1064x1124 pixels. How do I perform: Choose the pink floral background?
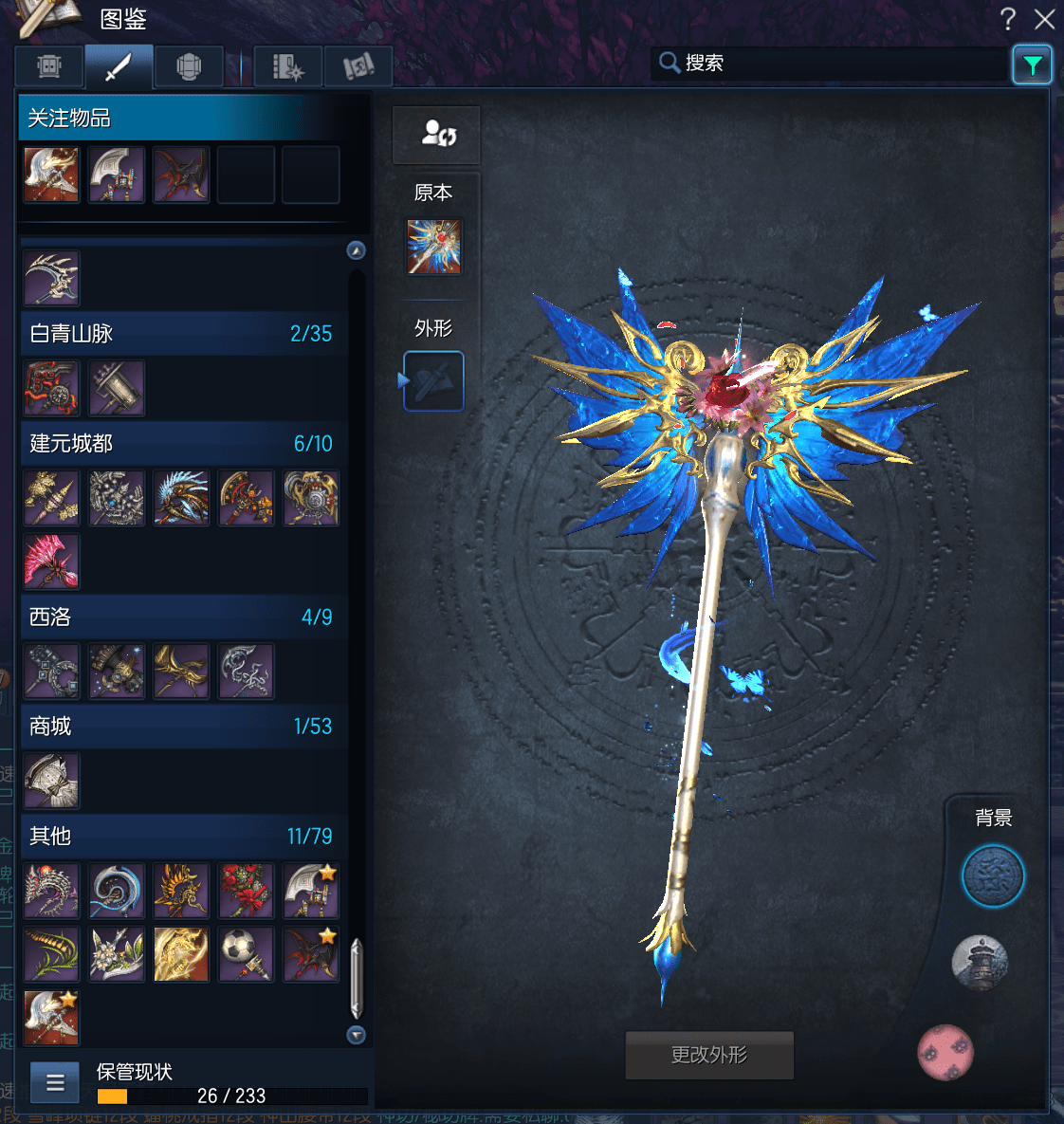click(x=945, y=1052)
